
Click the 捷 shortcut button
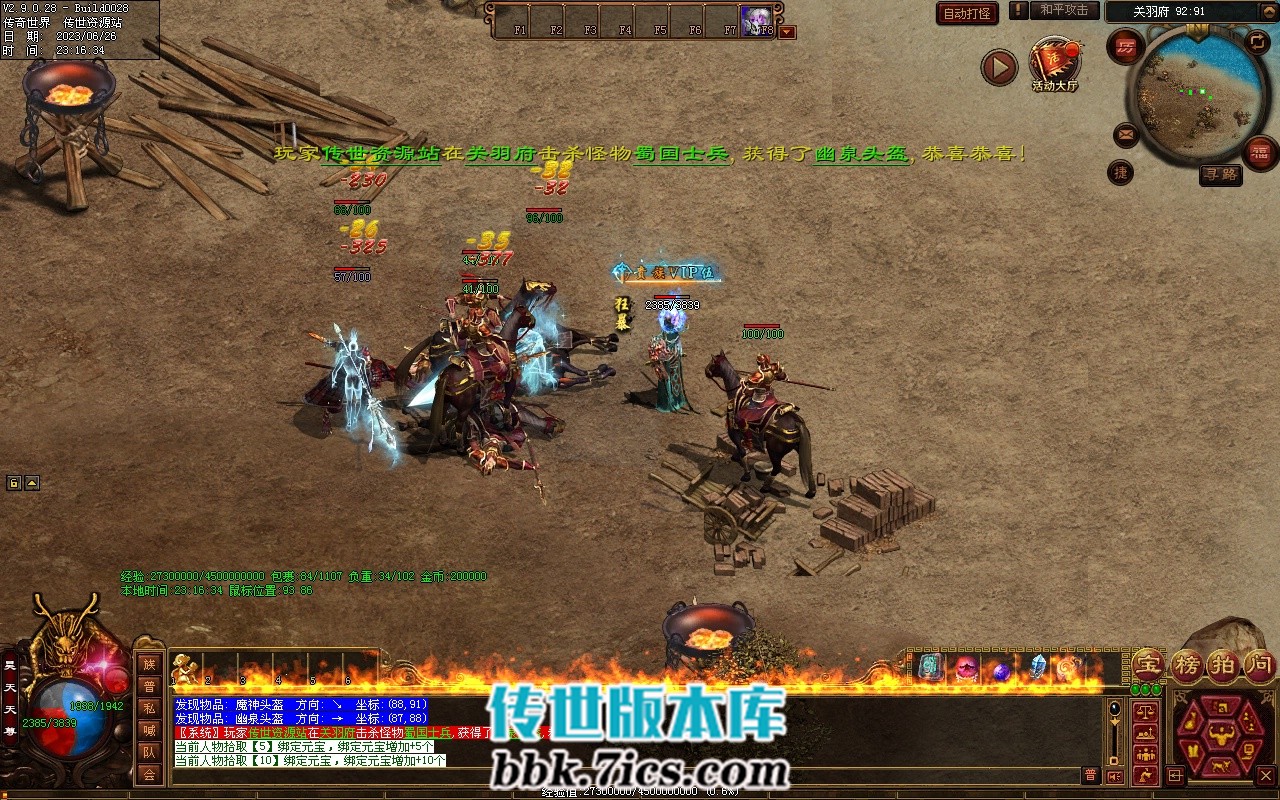coord(1121,172)
